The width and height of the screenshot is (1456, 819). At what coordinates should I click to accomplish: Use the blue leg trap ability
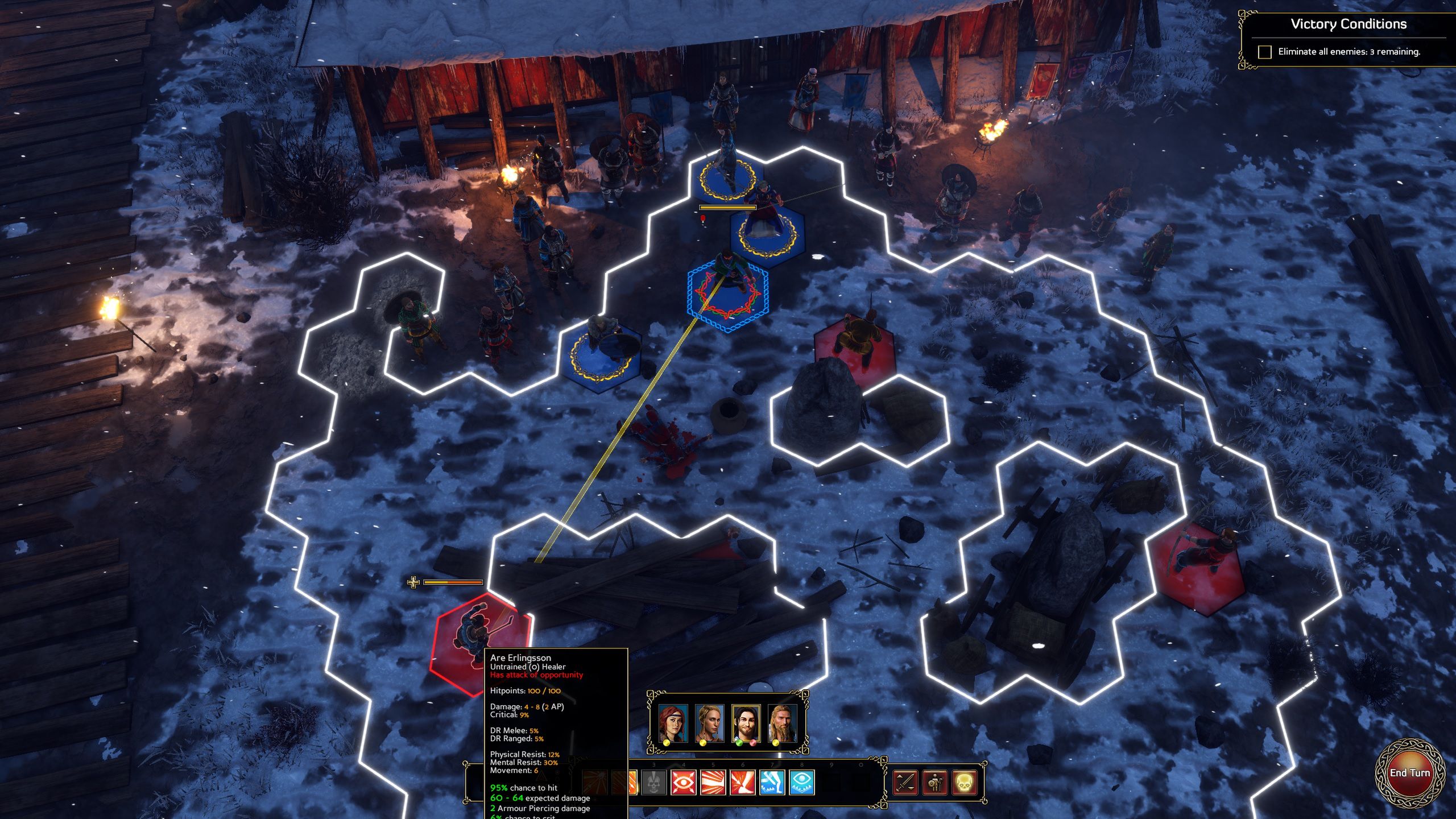(772, 783)
